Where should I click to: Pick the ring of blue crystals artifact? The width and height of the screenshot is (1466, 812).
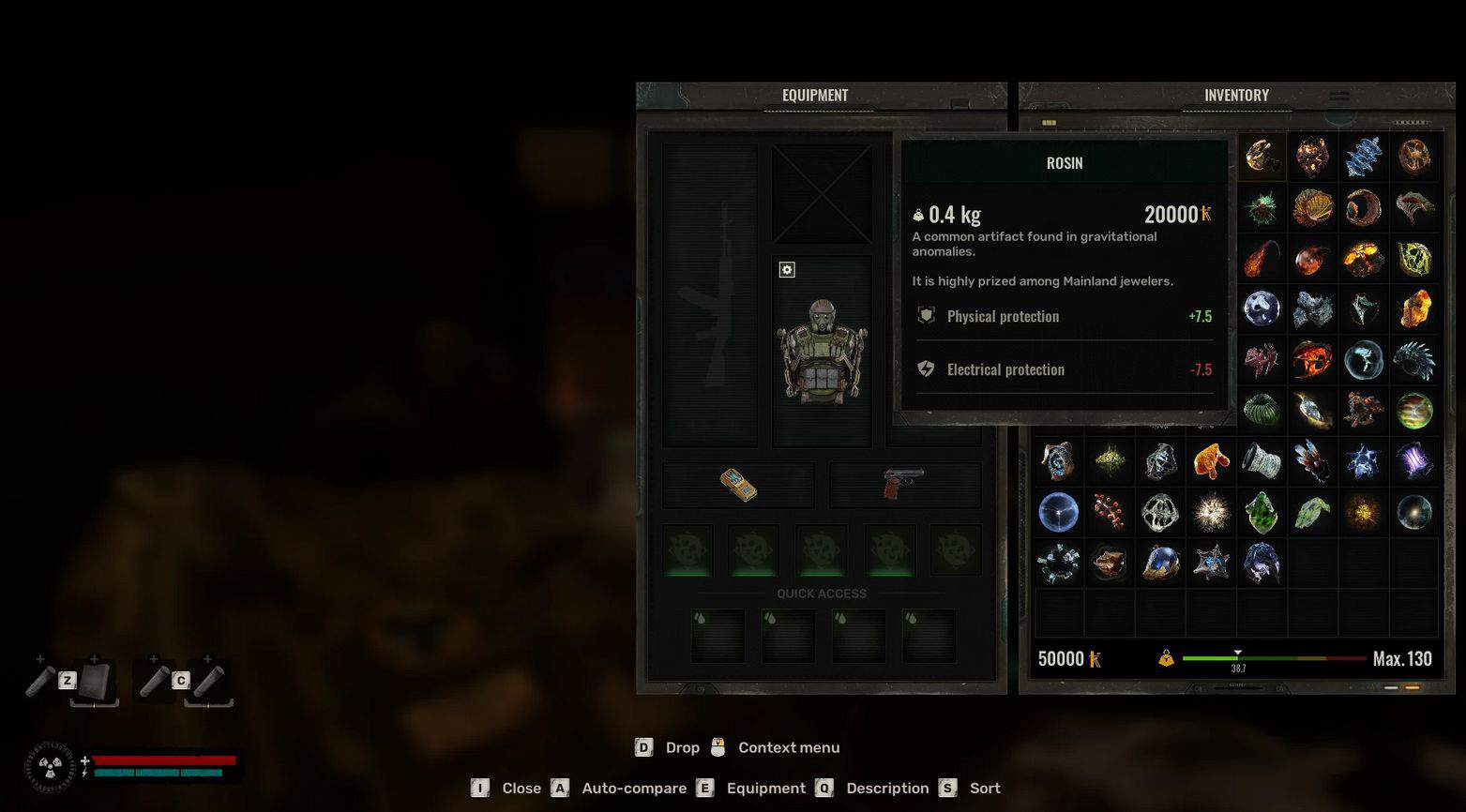click(1059, 563)
